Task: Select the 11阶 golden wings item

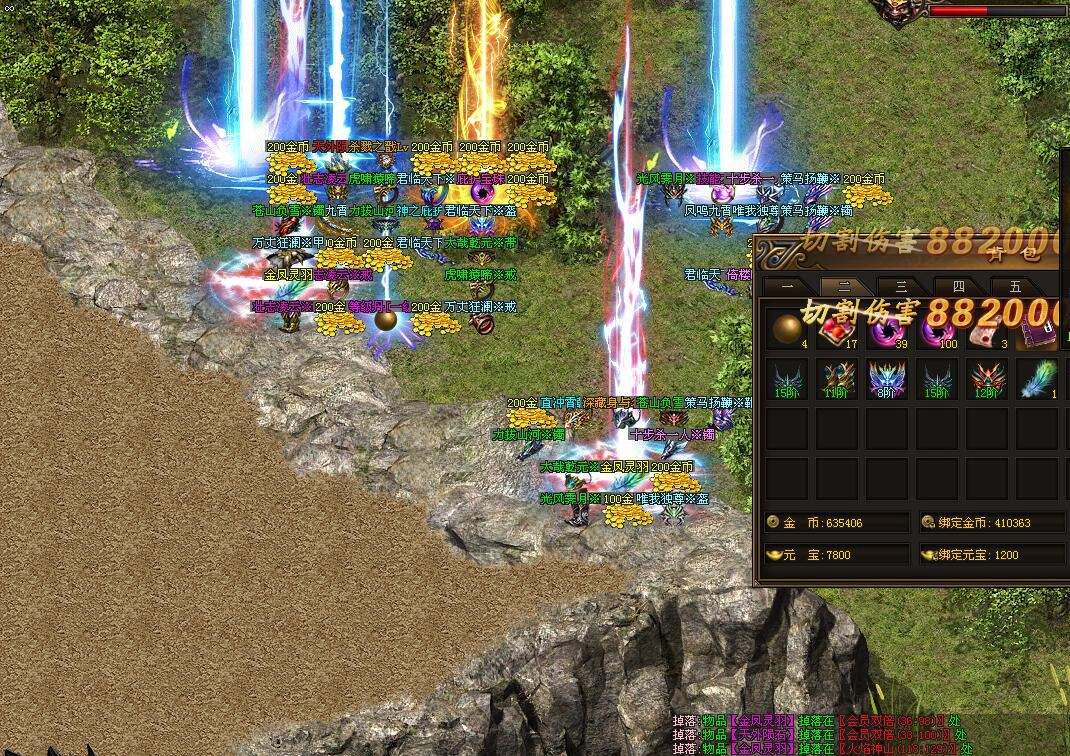Action: click(x=837, y=379)
